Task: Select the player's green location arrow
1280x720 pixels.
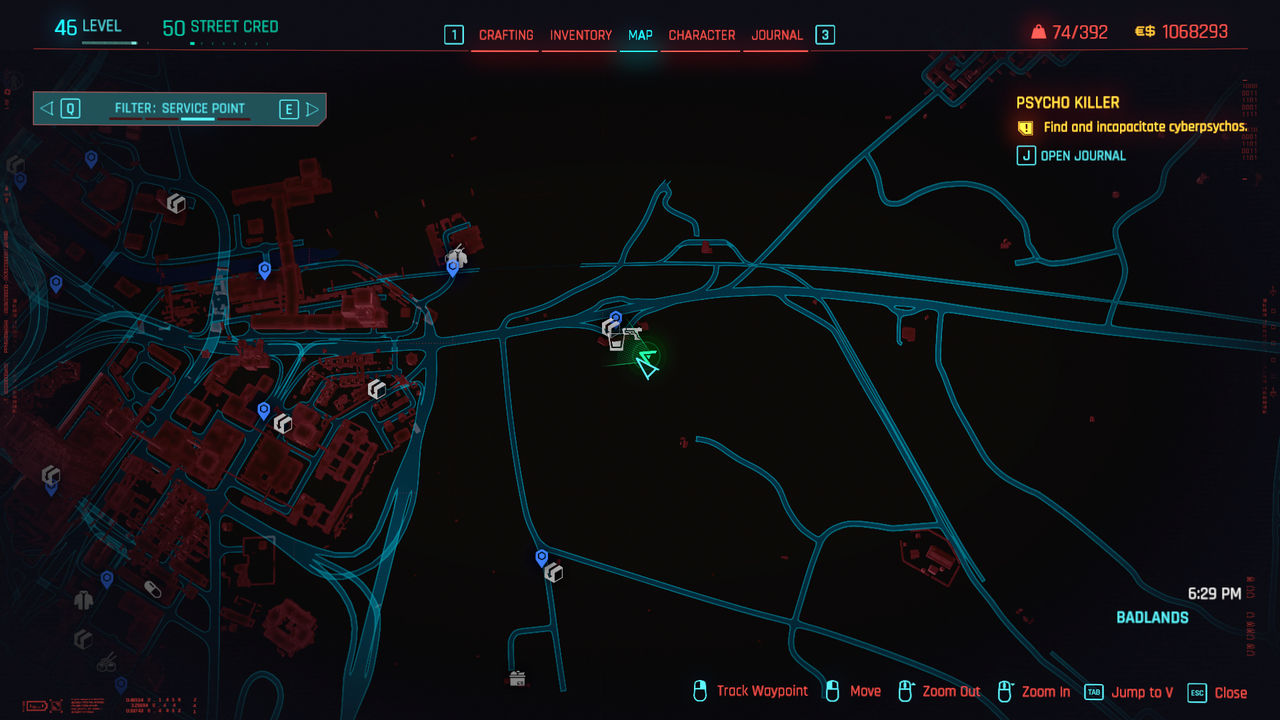Action: click(647, 365)
